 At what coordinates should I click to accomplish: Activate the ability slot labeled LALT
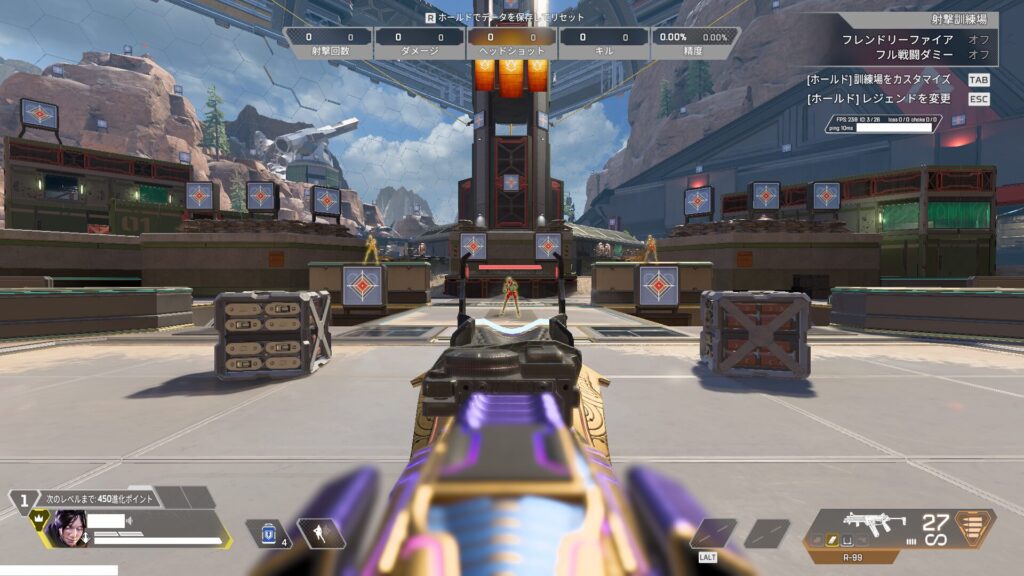pyautogui.click(x=712, y=533)
